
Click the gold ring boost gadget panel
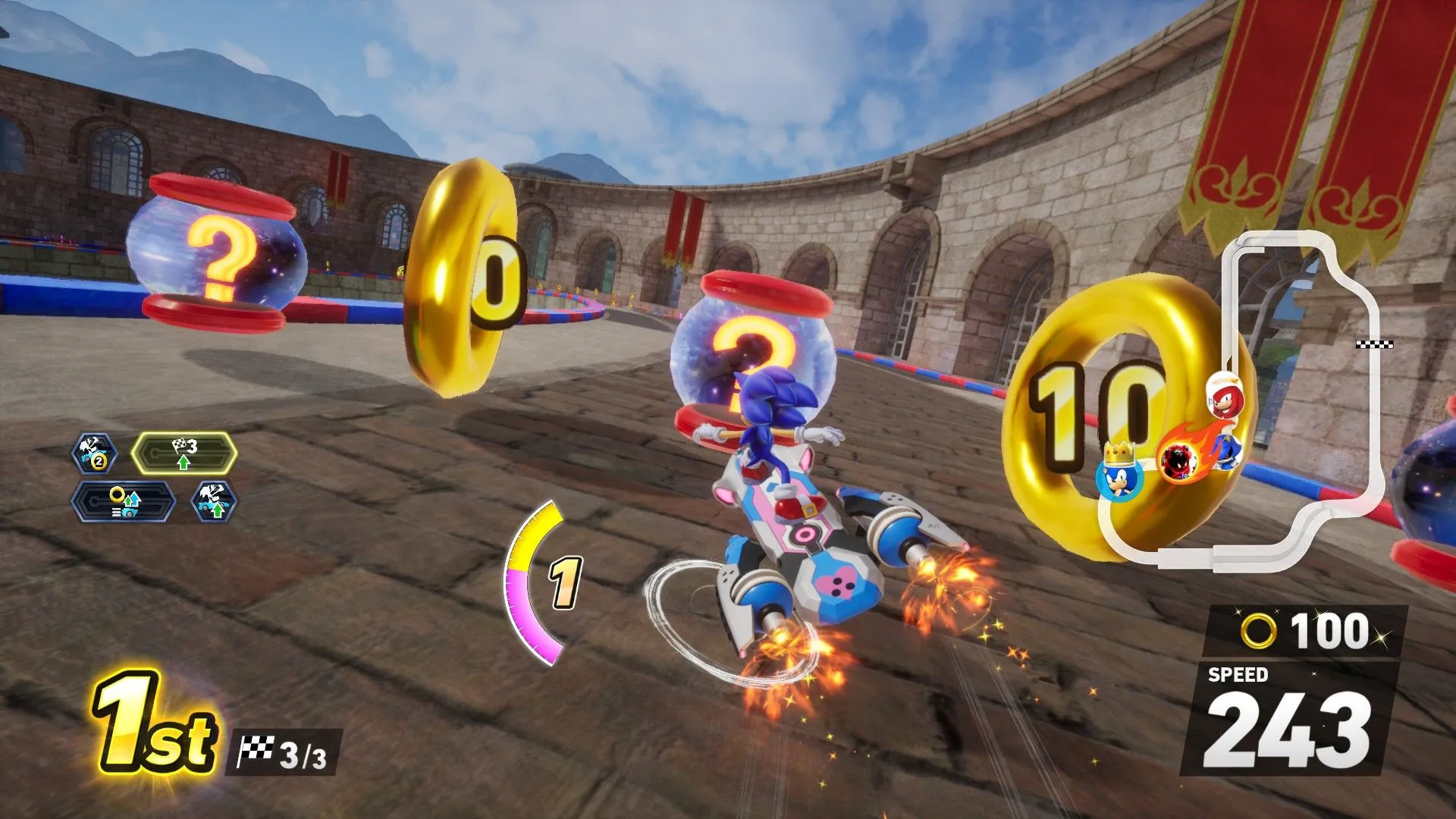124,501
